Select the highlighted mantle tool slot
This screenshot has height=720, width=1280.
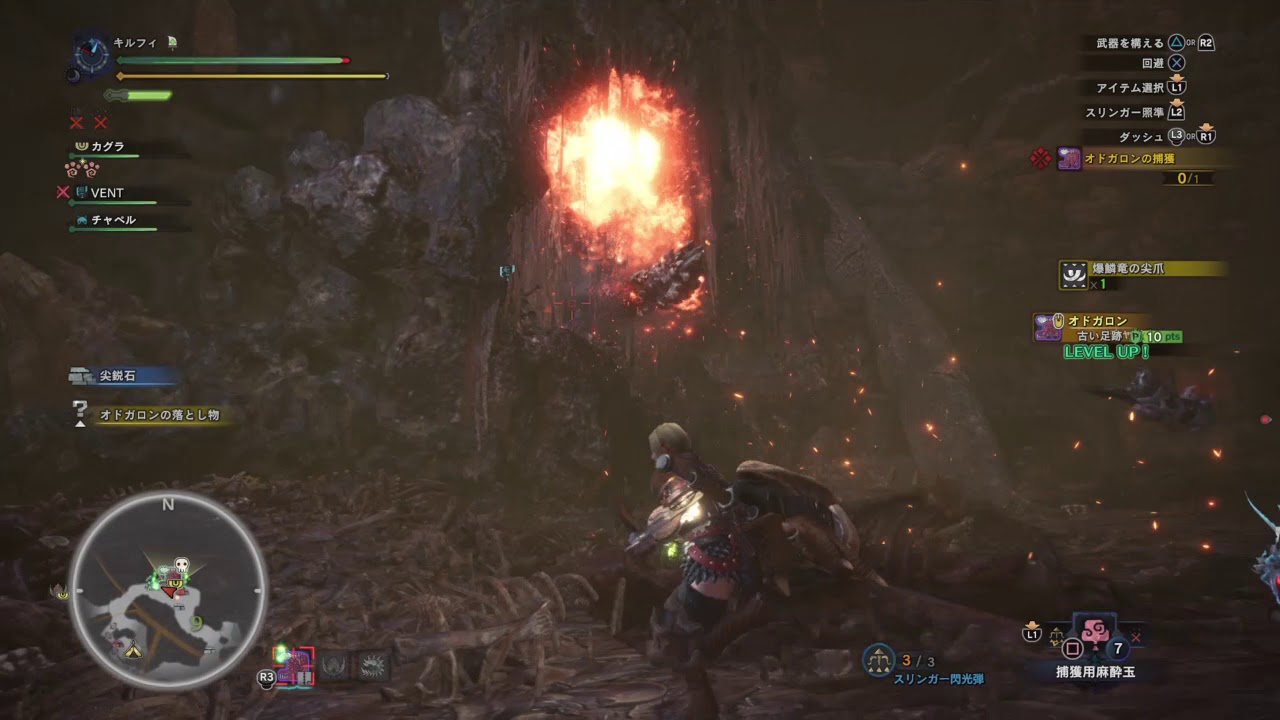tap(295, 666)
